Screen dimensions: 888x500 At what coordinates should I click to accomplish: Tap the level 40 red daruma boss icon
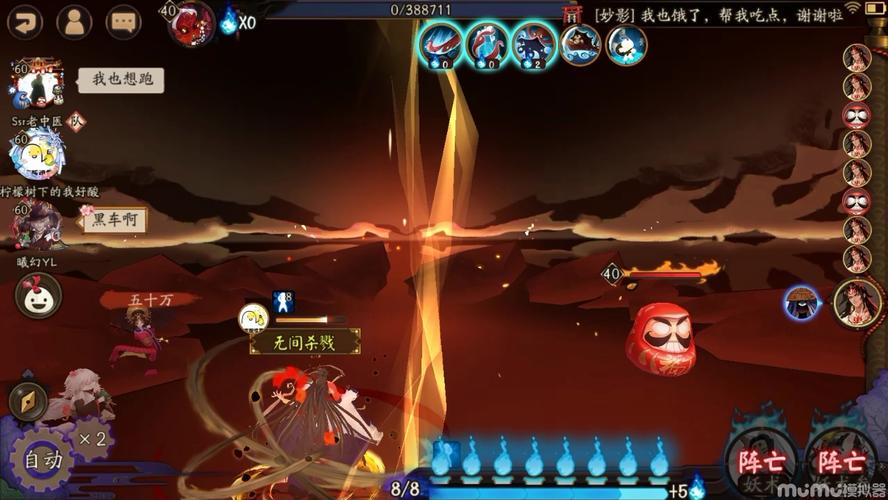tap(191, 21)
